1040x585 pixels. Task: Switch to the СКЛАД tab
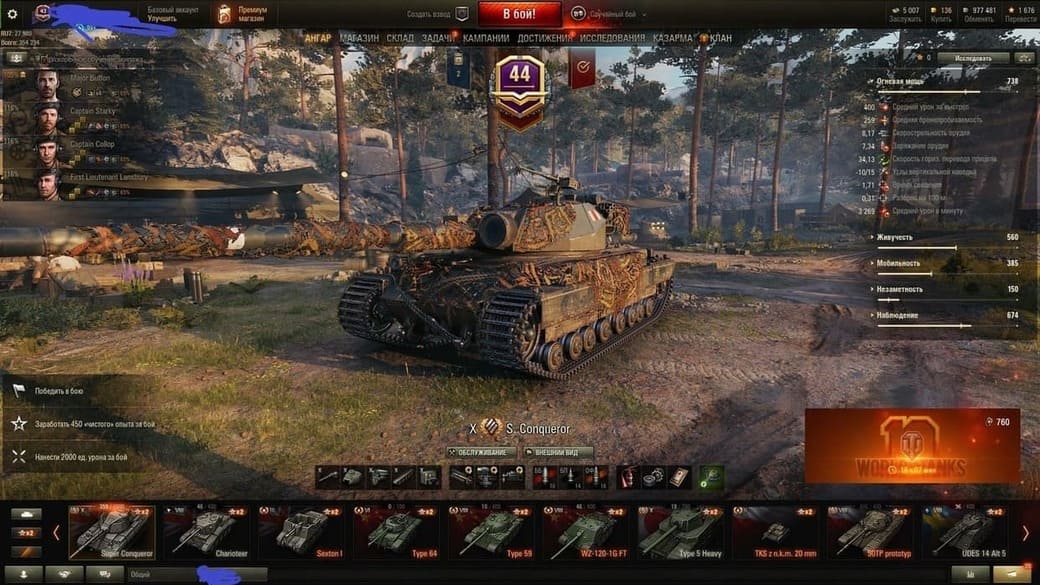(400, 38)
